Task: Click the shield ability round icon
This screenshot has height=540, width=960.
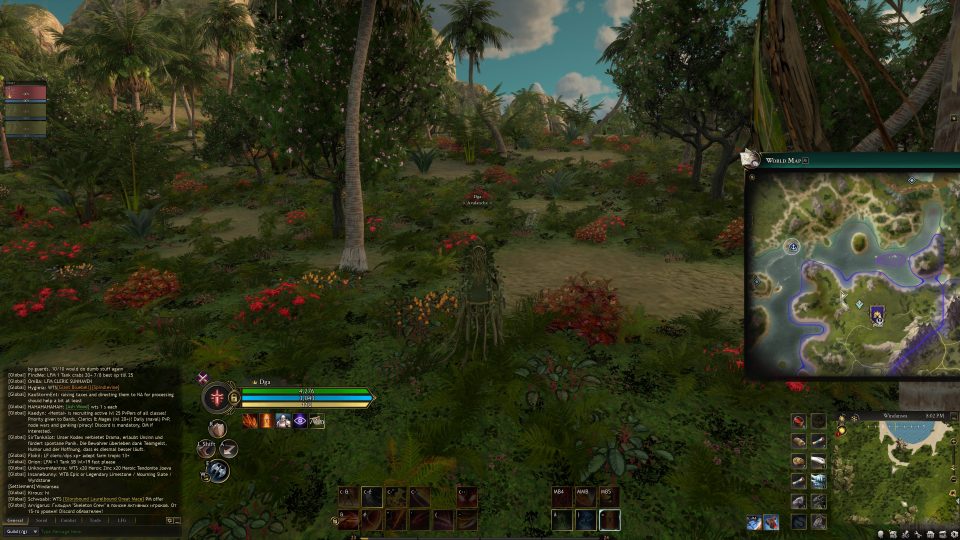Action: point(217,428)
